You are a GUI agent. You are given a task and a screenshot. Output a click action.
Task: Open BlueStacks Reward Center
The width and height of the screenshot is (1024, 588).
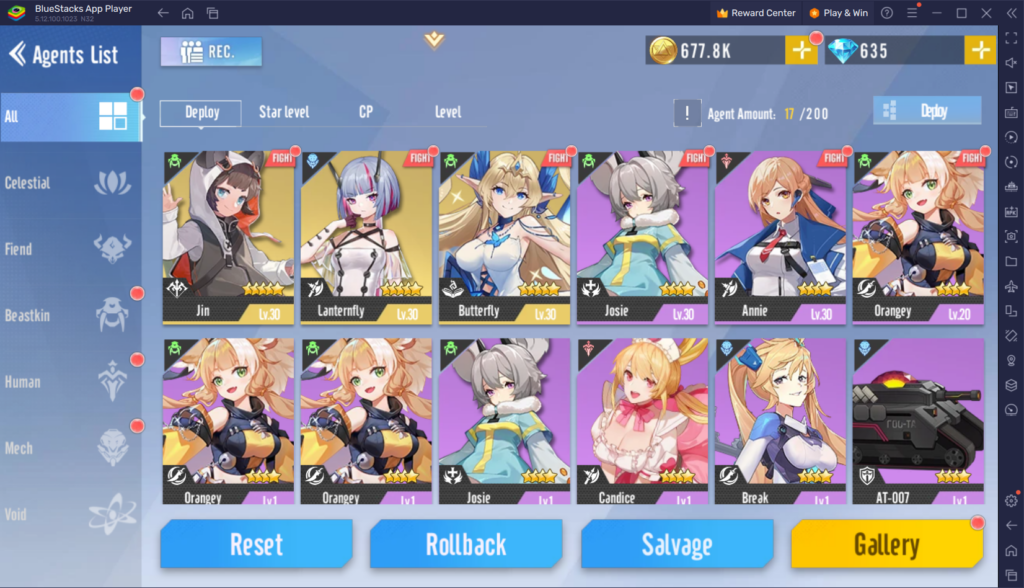[x=756, y=13]
